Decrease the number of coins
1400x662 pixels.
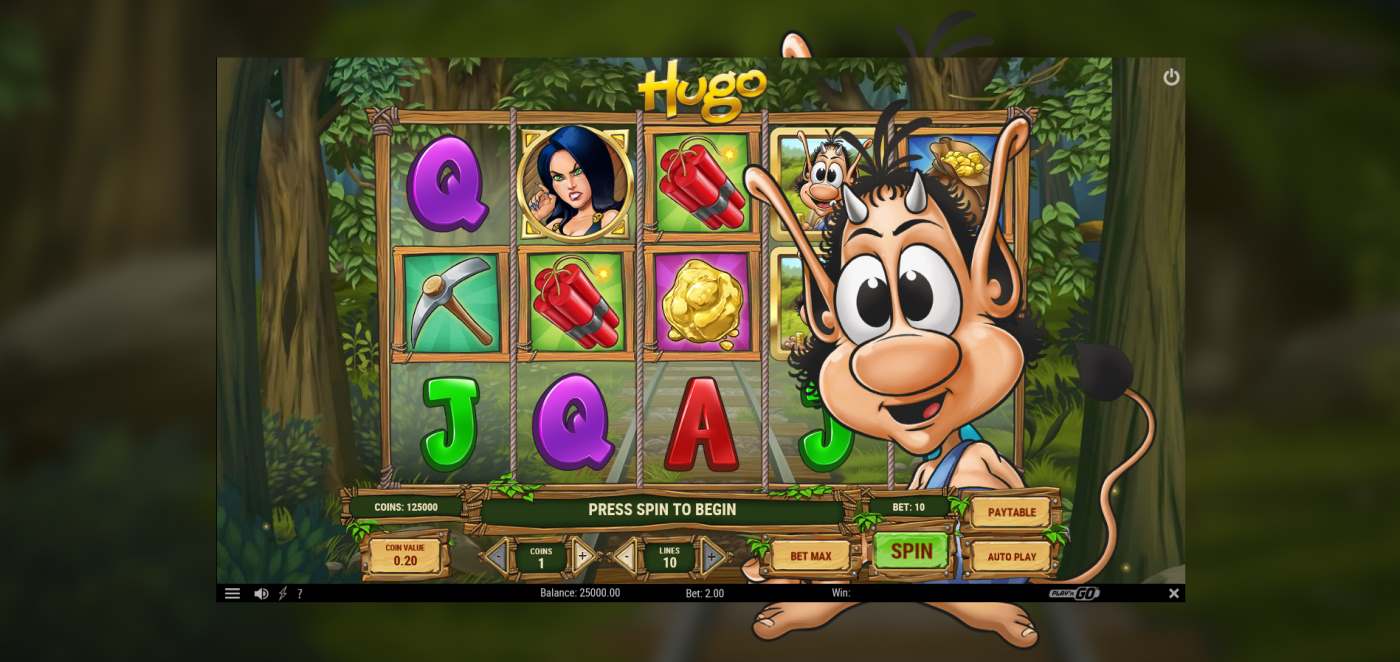click(498, 556)
